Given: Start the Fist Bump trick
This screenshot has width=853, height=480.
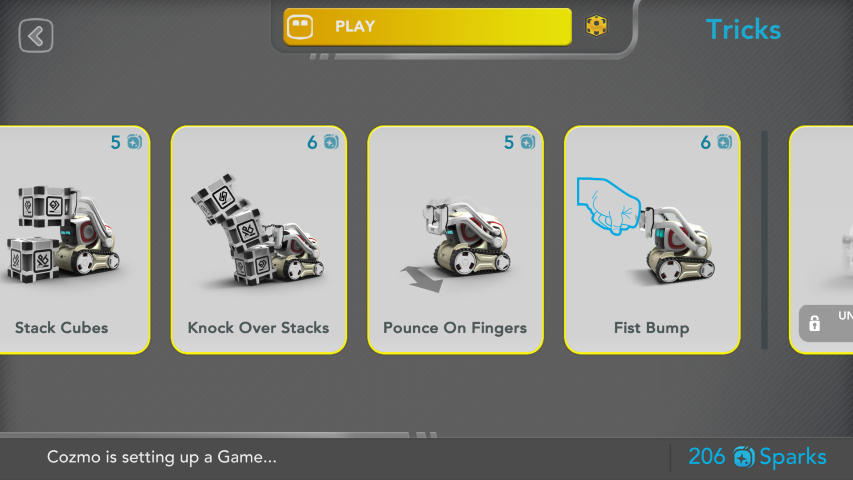Looking at the screenshot, I should coord(652,240).
